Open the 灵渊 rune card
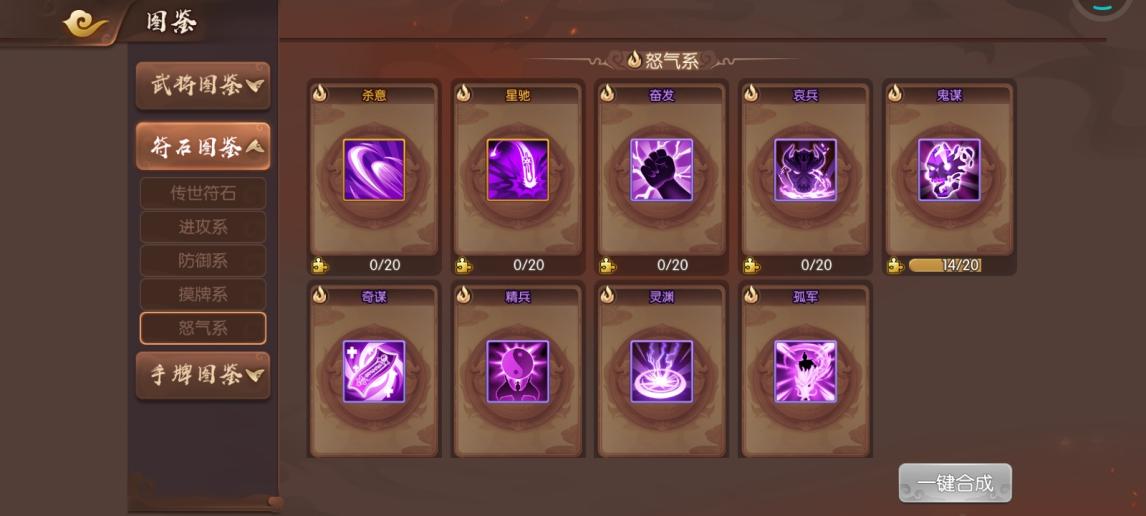The image size is (1146, 516). (662, 371)
